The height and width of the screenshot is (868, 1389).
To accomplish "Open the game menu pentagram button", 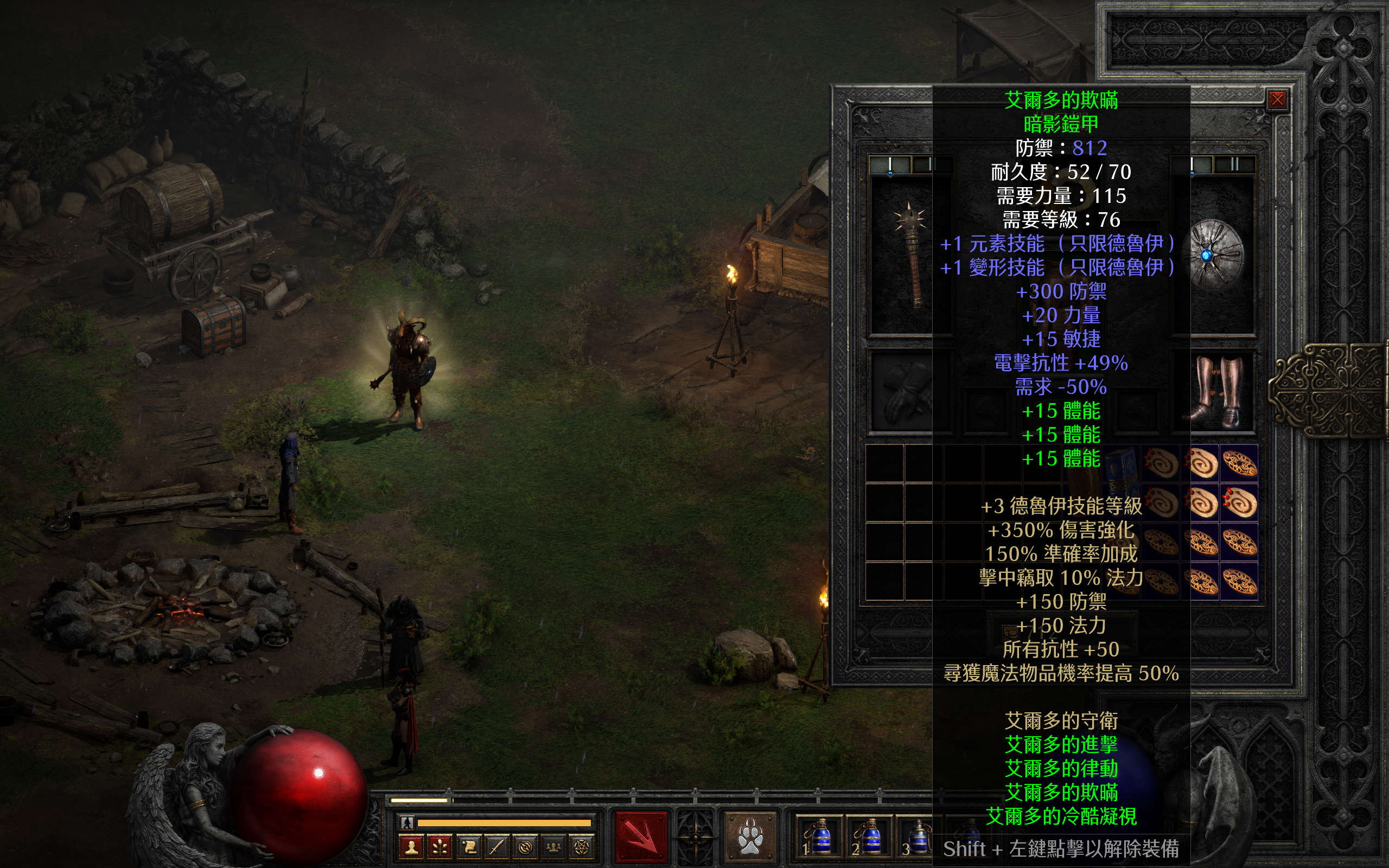I will click(582, 847).
